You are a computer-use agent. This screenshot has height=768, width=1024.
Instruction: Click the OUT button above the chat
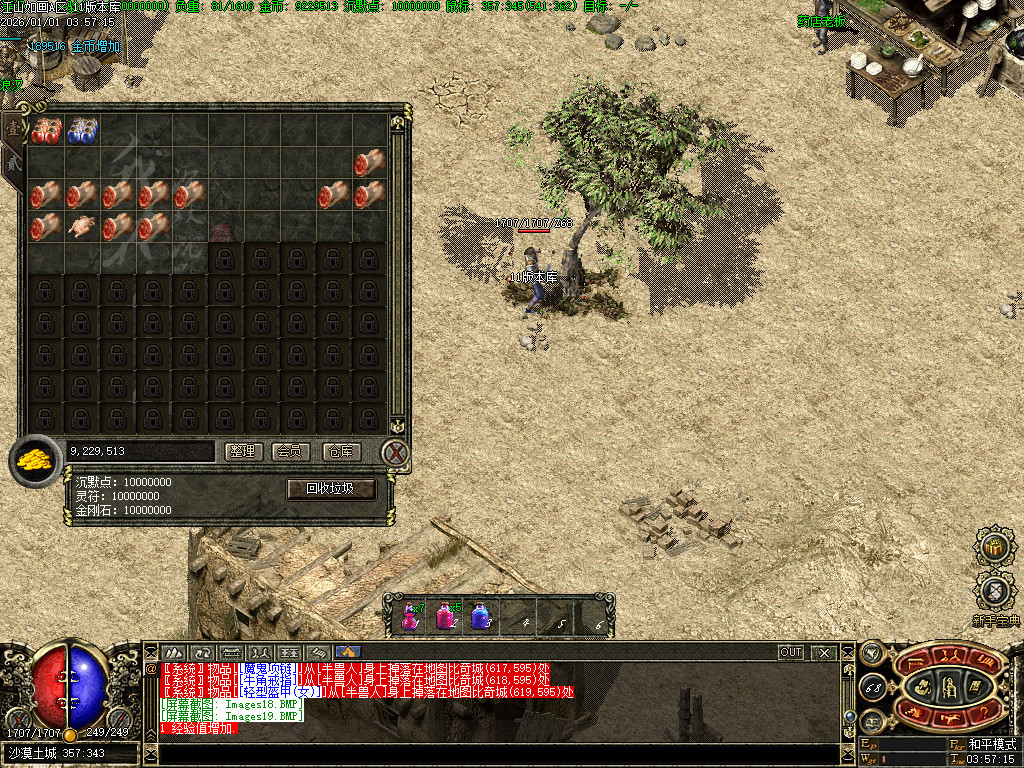point(791,652)
